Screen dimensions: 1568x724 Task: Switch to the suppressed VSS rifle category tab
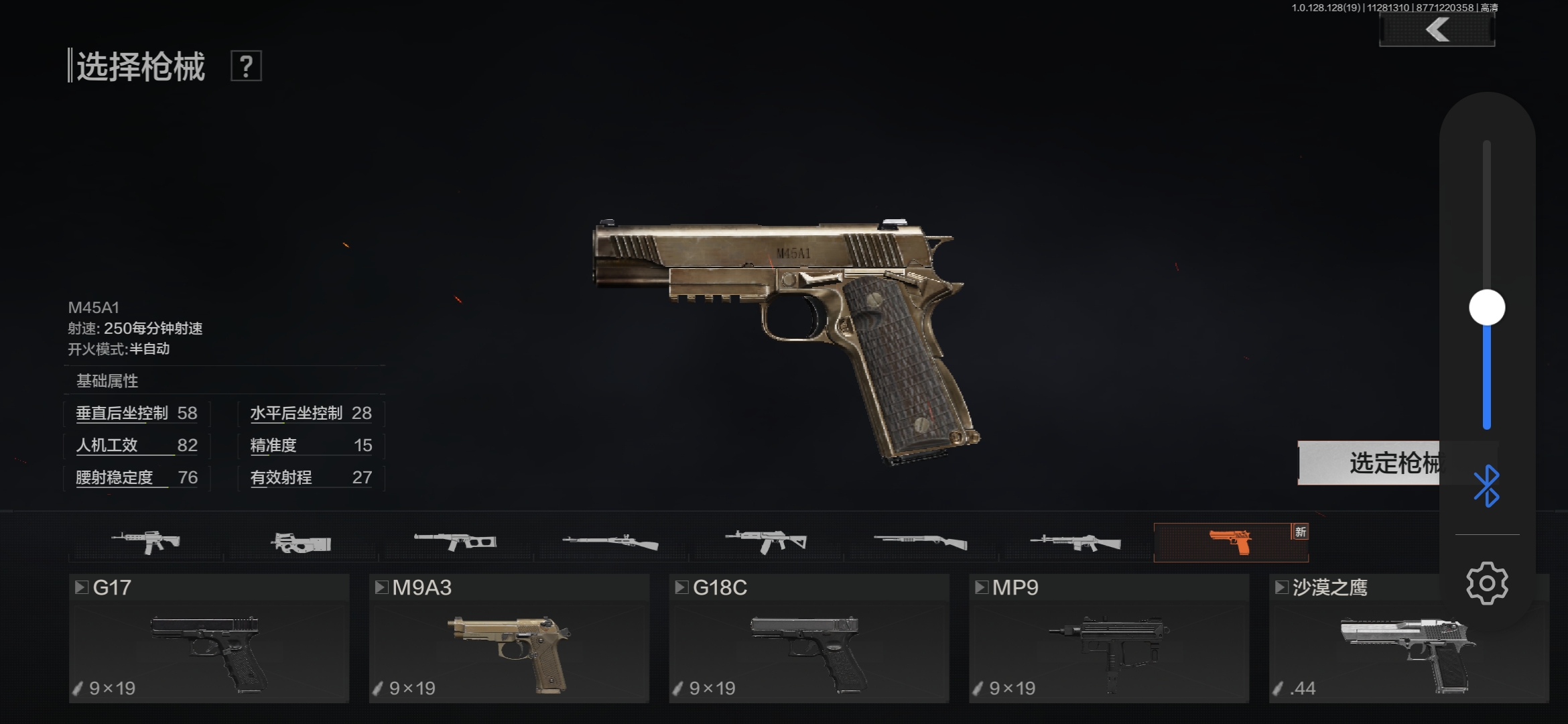456,542
